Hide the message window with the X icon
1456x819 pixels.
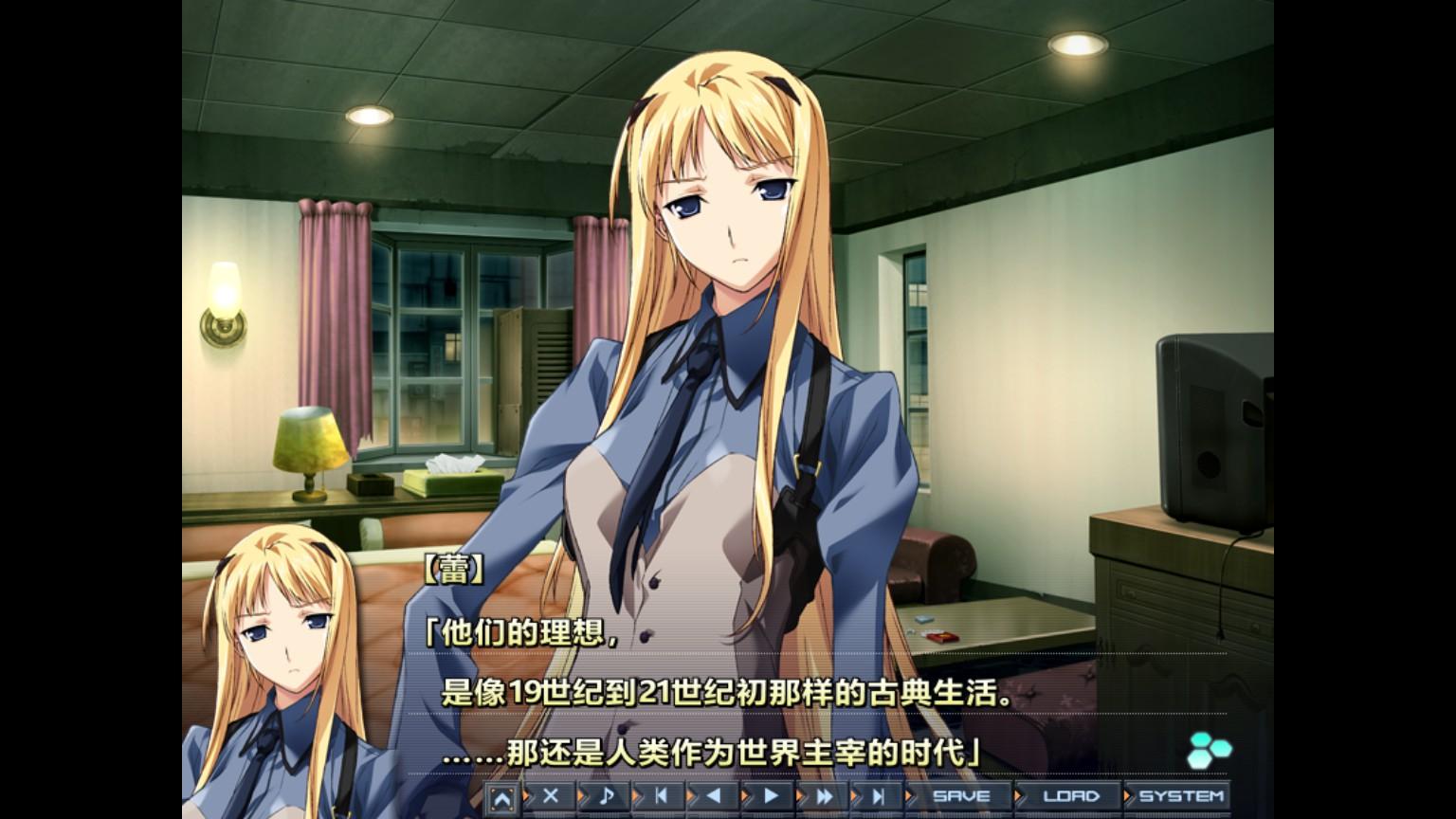(550, 797)
